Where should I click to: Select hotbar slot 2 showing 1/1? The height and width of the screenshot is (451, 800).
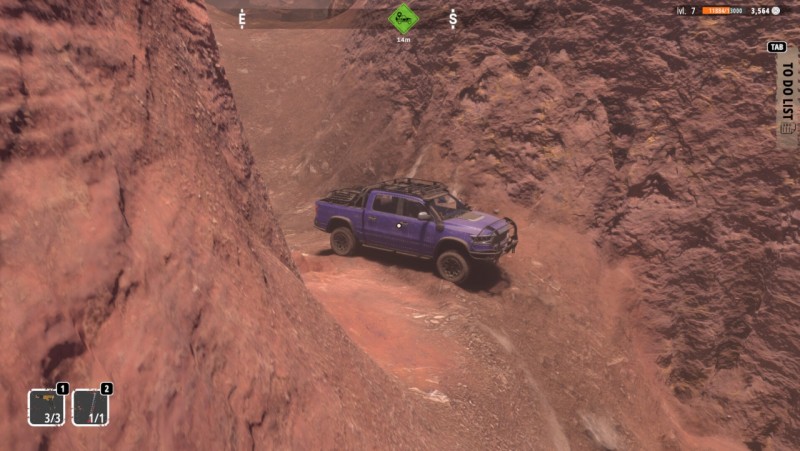click(90, 407)
